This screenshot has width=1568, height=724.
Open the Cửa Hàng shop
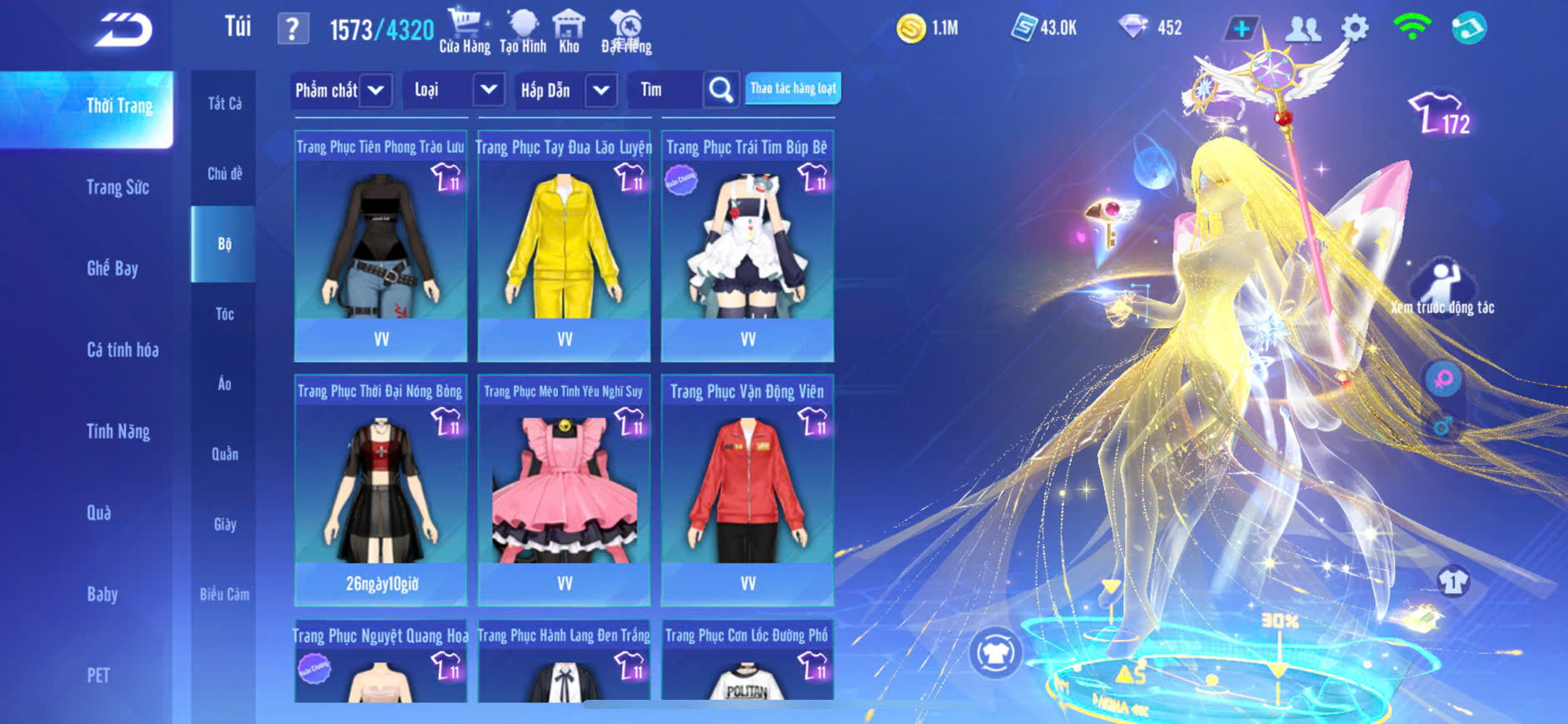[465, 31]
